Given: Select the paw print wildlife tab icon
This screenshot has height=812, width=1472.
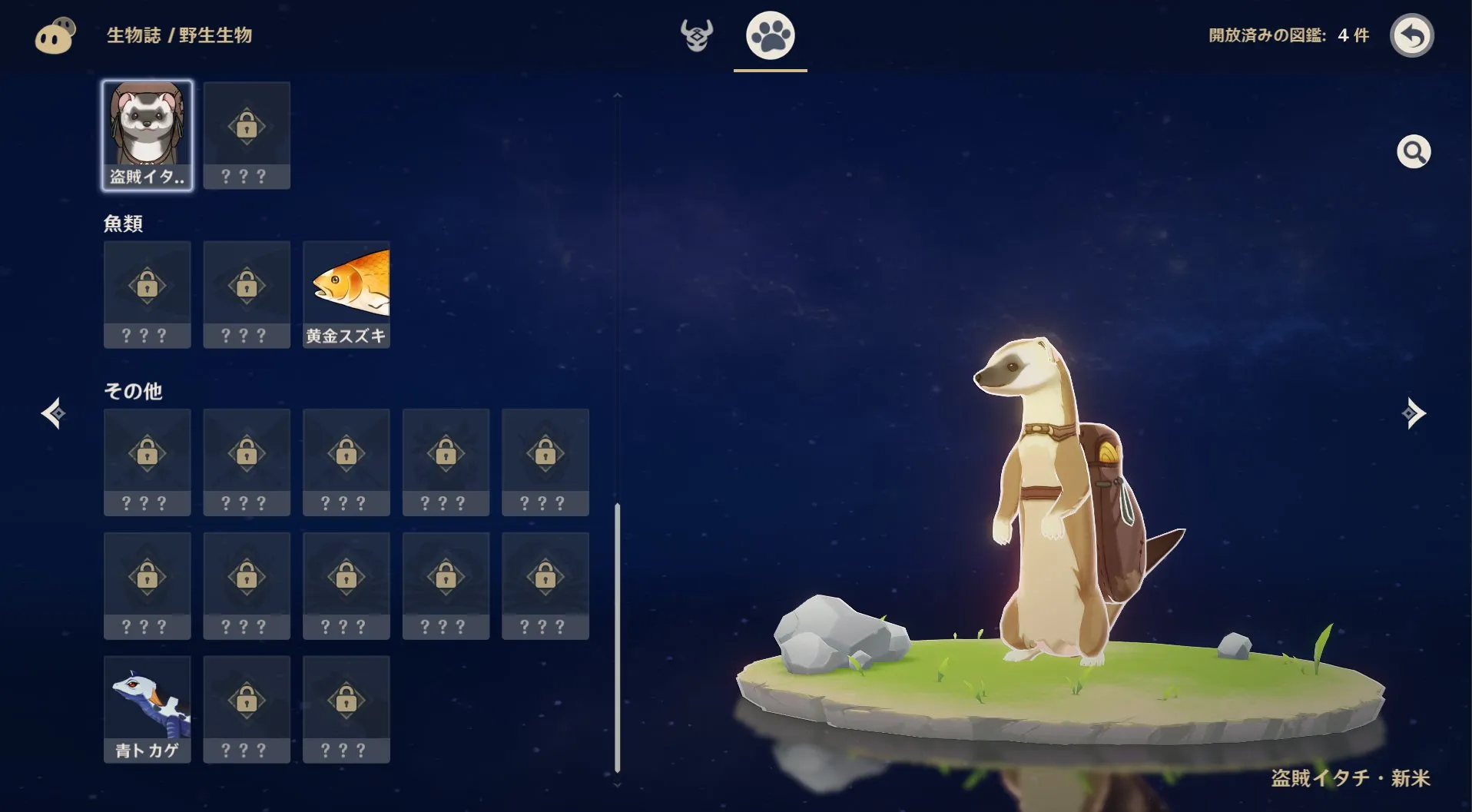Looking at the screenshot, I should [769, 35].
